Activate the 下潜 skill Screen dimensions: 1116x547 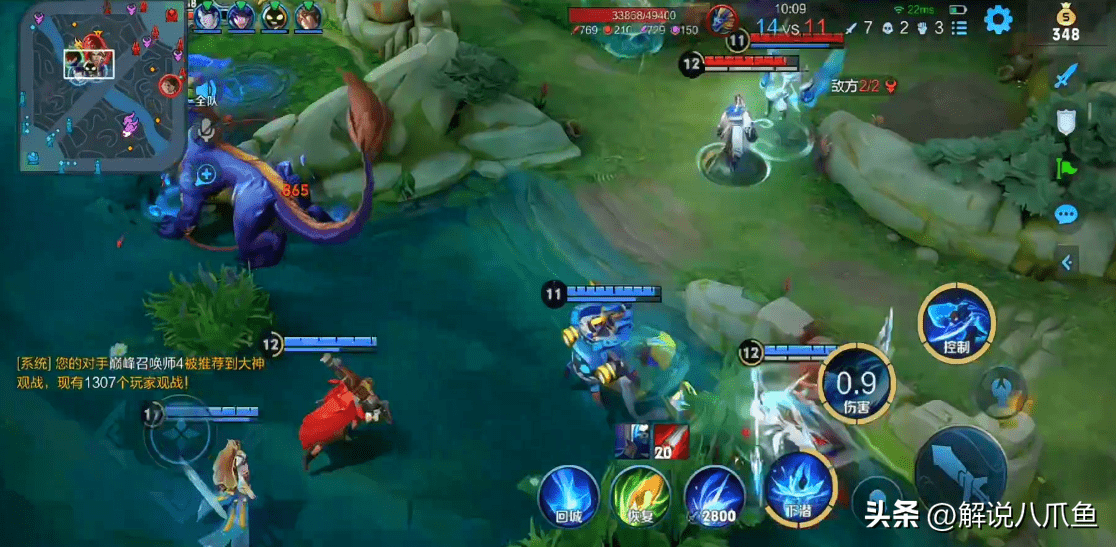click(799, 487)
